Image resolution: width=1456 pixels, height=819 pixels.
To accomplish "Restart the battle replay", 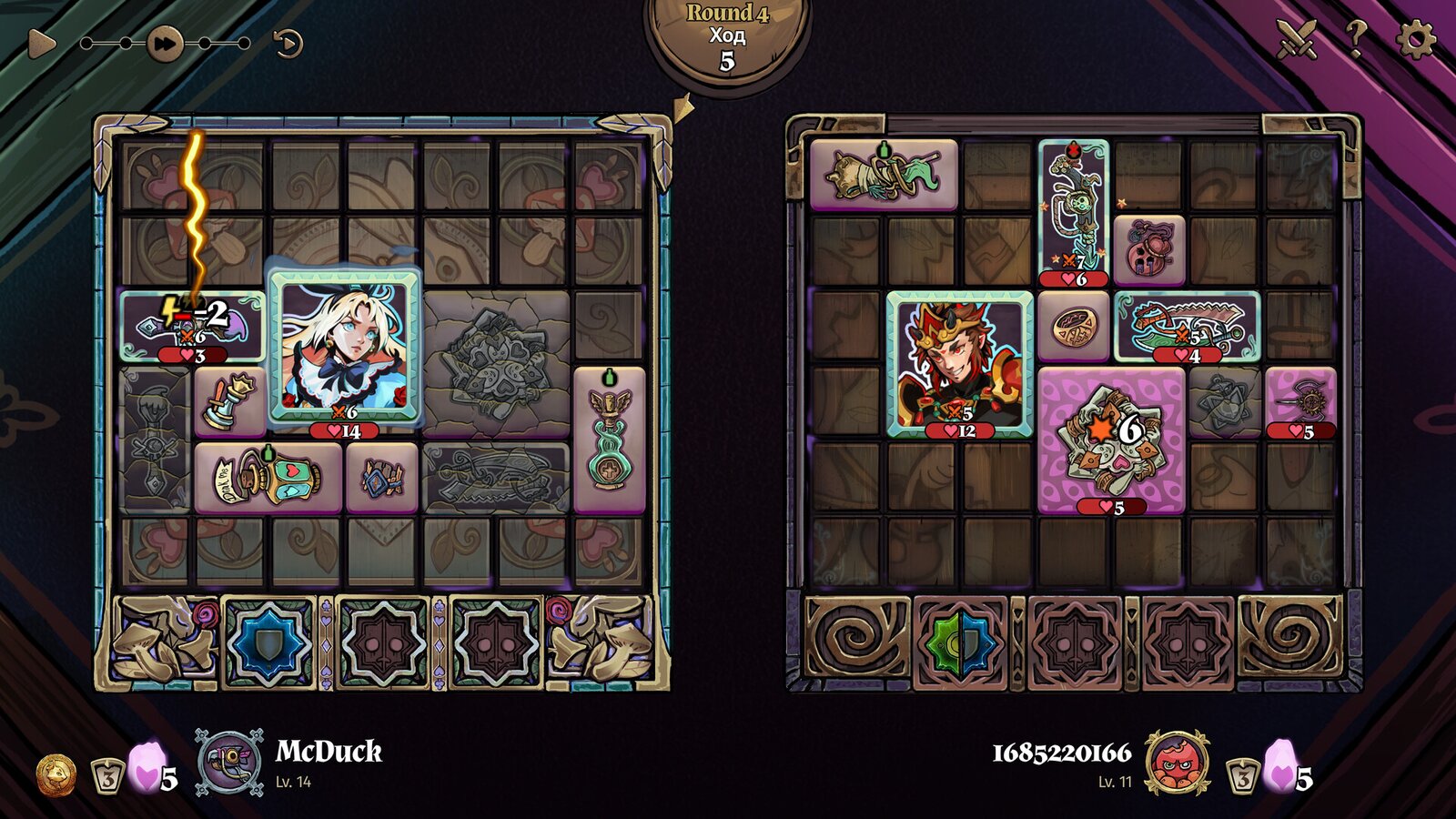I will coord(288,43).
